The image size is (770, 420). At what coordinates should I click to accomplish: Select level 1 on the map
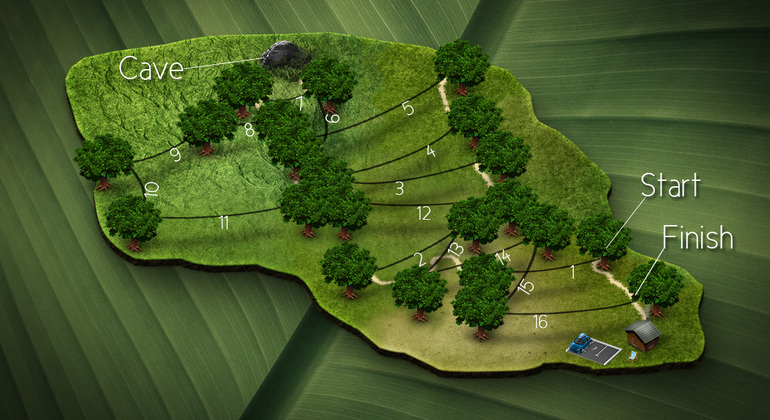[x=573, y=271]
